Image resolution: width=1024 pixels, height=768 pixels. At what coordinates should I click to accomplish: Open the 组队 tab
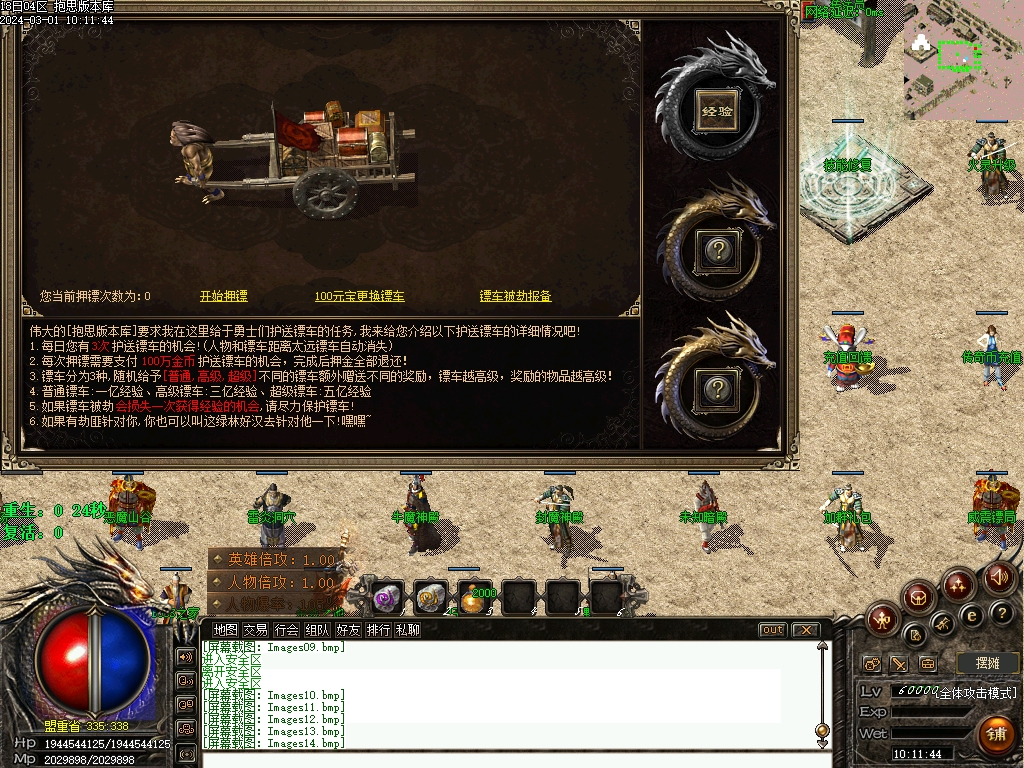pyautogui.click(x=318, y=630)
